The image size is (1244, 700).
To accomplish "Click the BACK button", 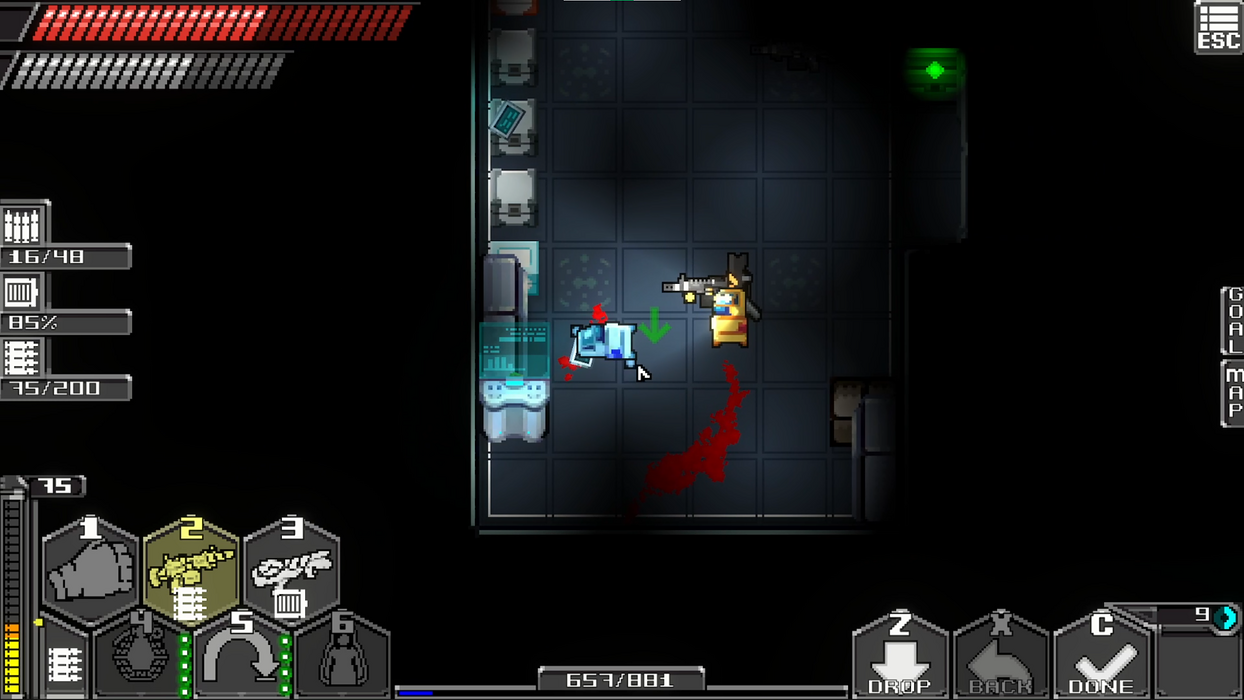I will tap(1000, 657).
